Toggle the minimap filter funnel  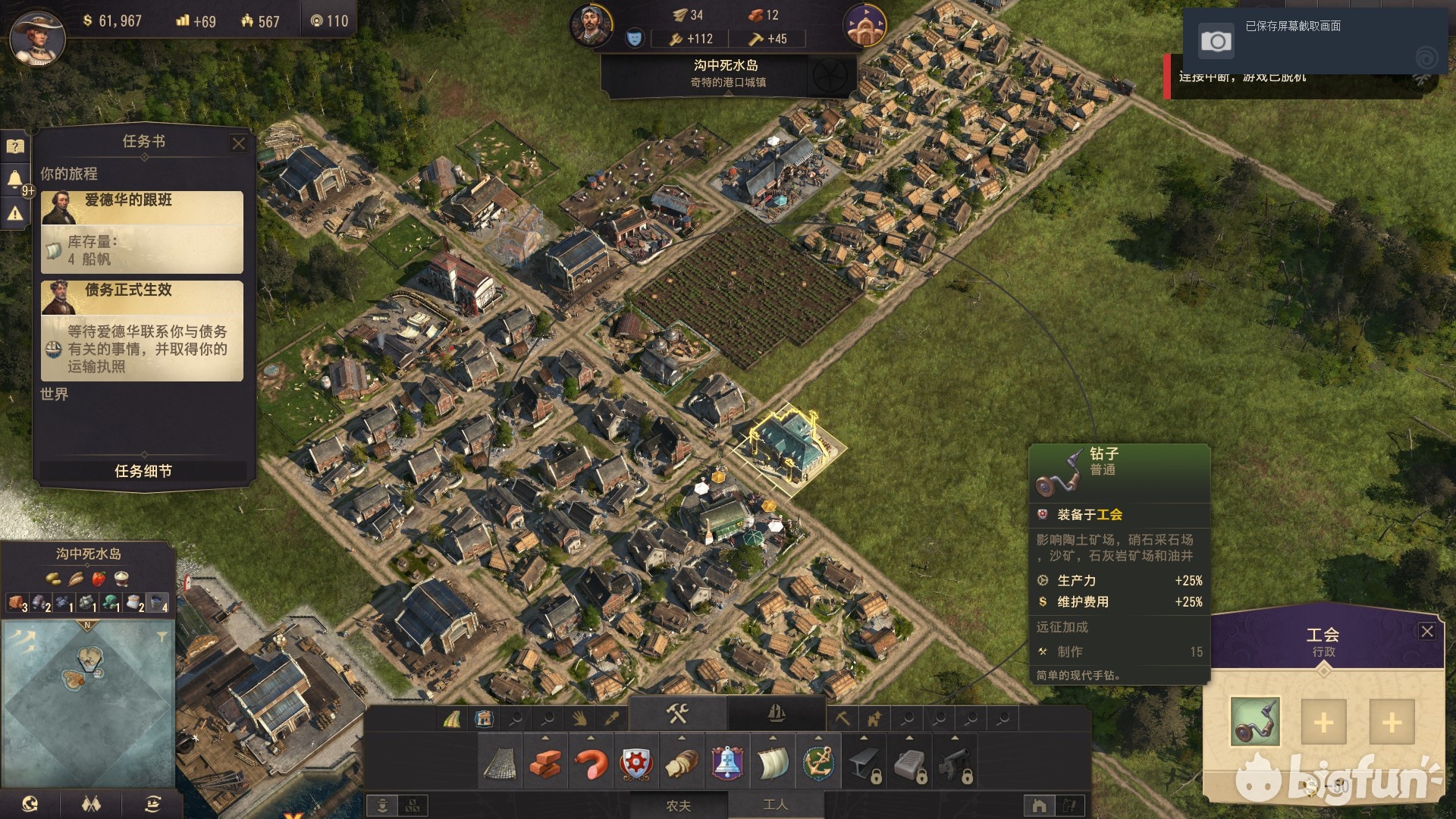click(x=162, y=637)
